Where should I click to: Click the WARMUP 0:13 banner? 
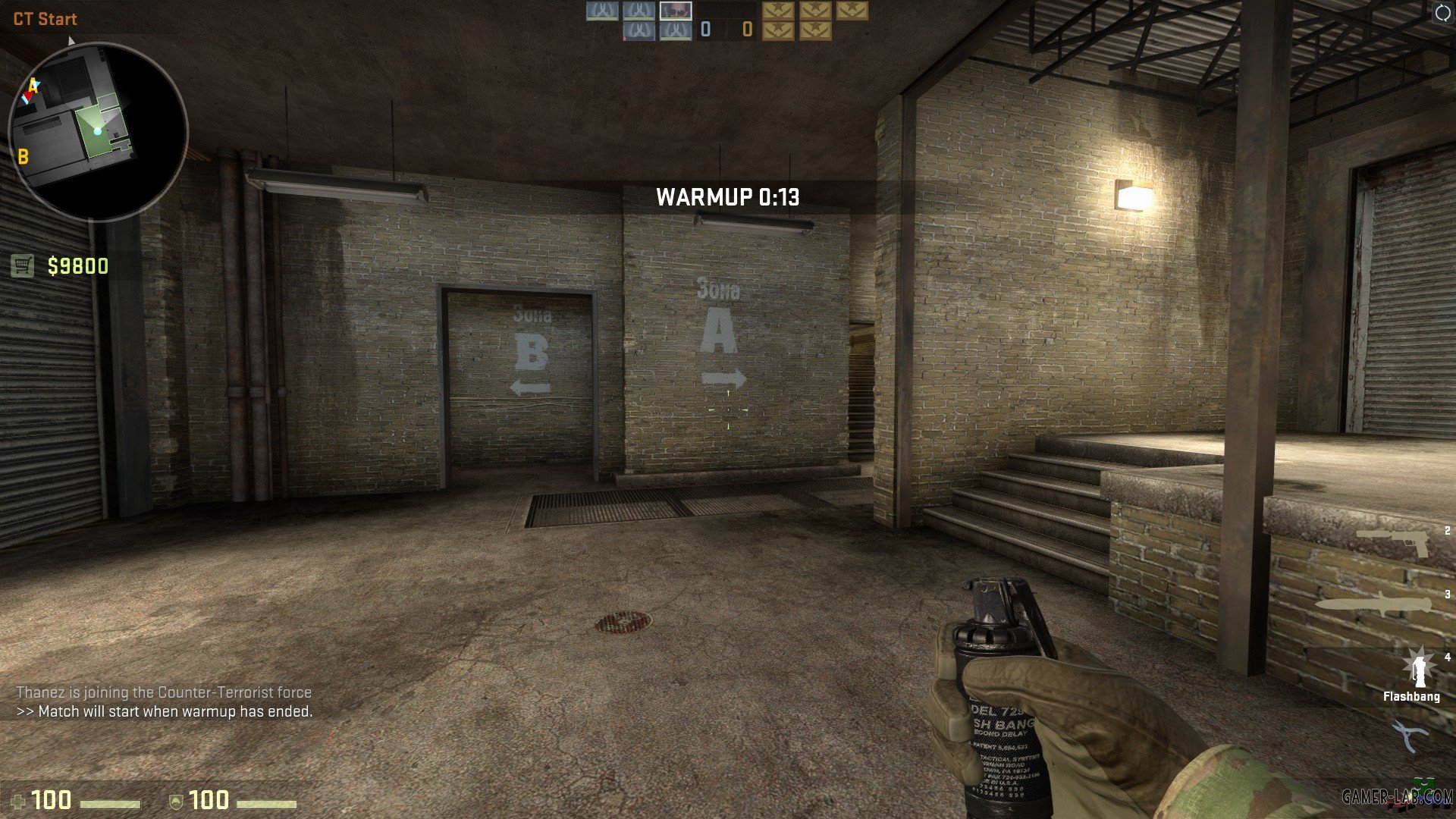728,196
